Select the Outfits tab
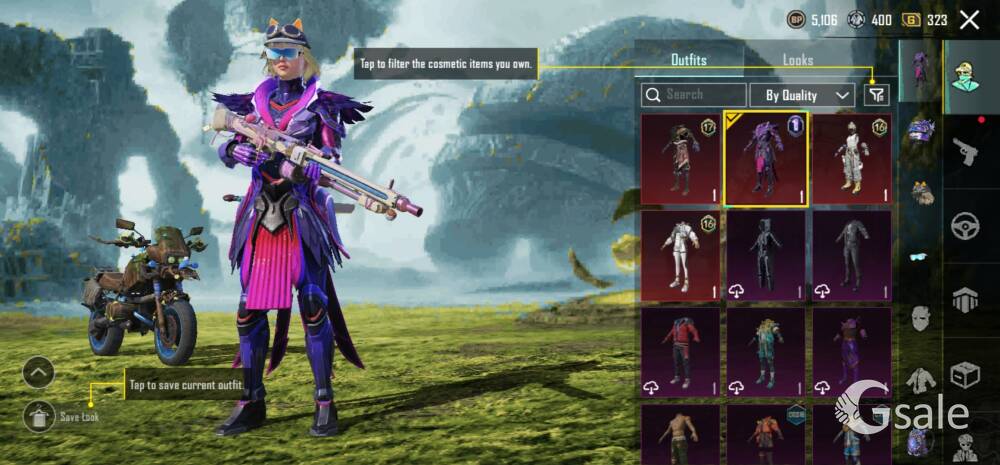1000x465 pixels. point(688,60)
